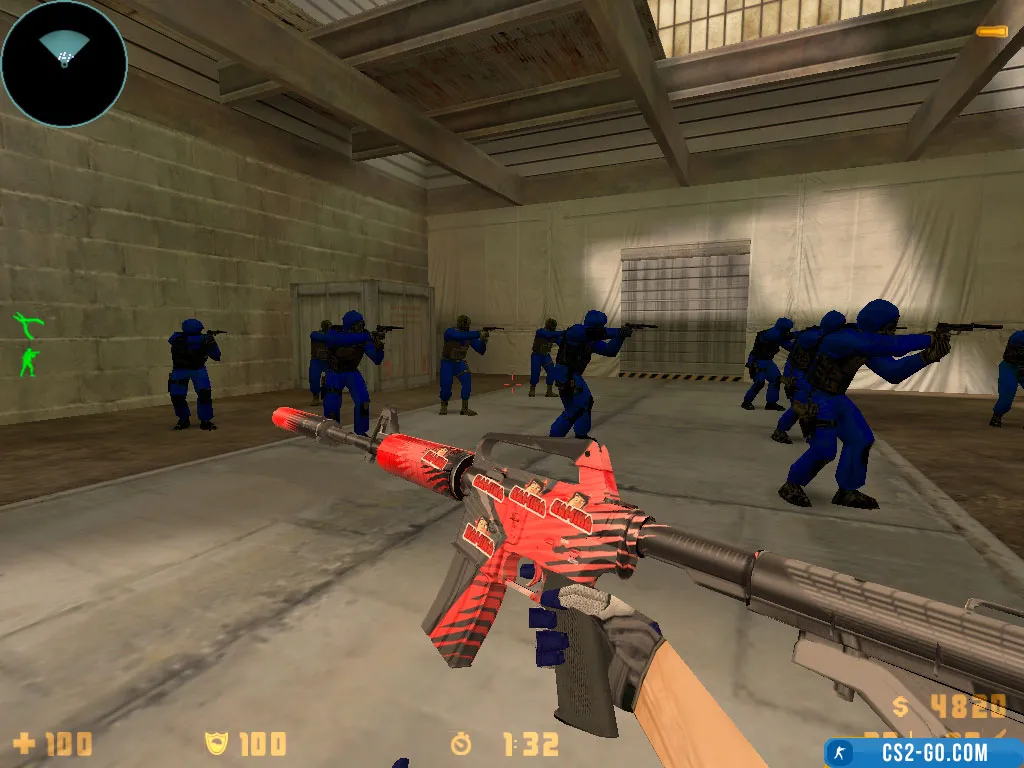Screen dimensions: 1024x768
Task: Click the green running man zone icon
Action: pyautogui.click(x=29, y=361)
